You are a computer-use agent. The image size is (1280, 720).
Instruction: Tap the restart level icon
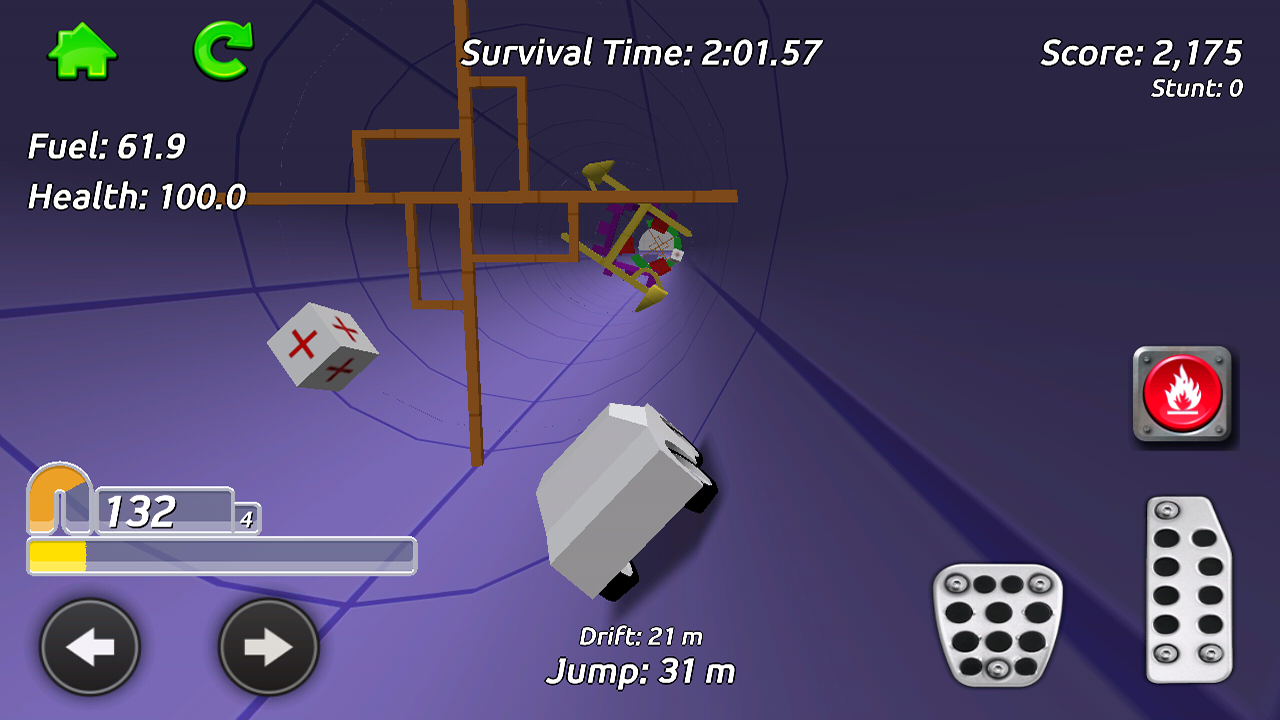(x=225, y=47)
